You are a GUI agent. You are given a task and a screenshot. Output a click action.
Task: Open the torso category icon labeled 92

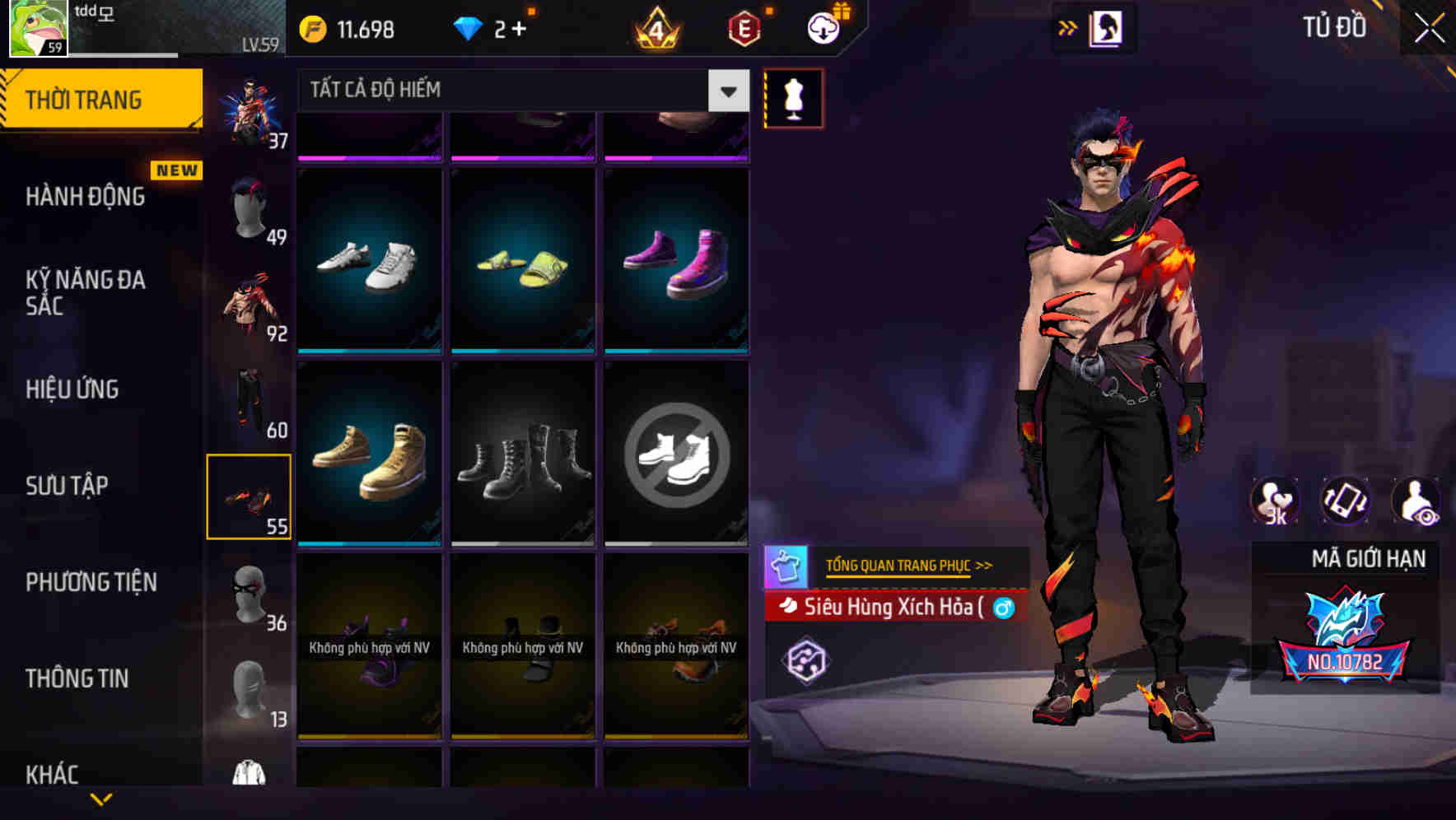tap(250, 306)
